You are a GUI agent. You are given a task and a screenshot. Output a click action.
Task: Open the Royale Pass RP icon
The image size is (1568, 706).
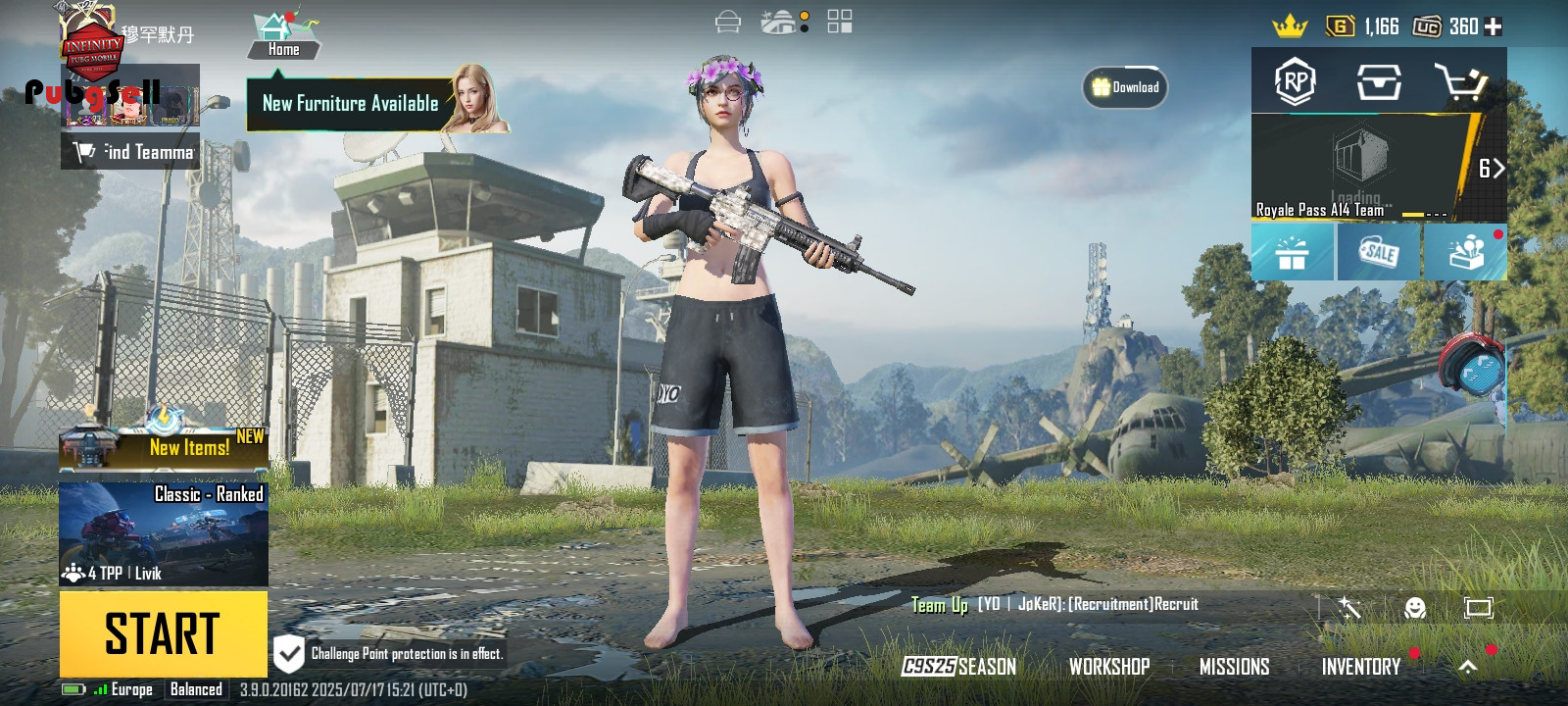(x=1295, y=81)
